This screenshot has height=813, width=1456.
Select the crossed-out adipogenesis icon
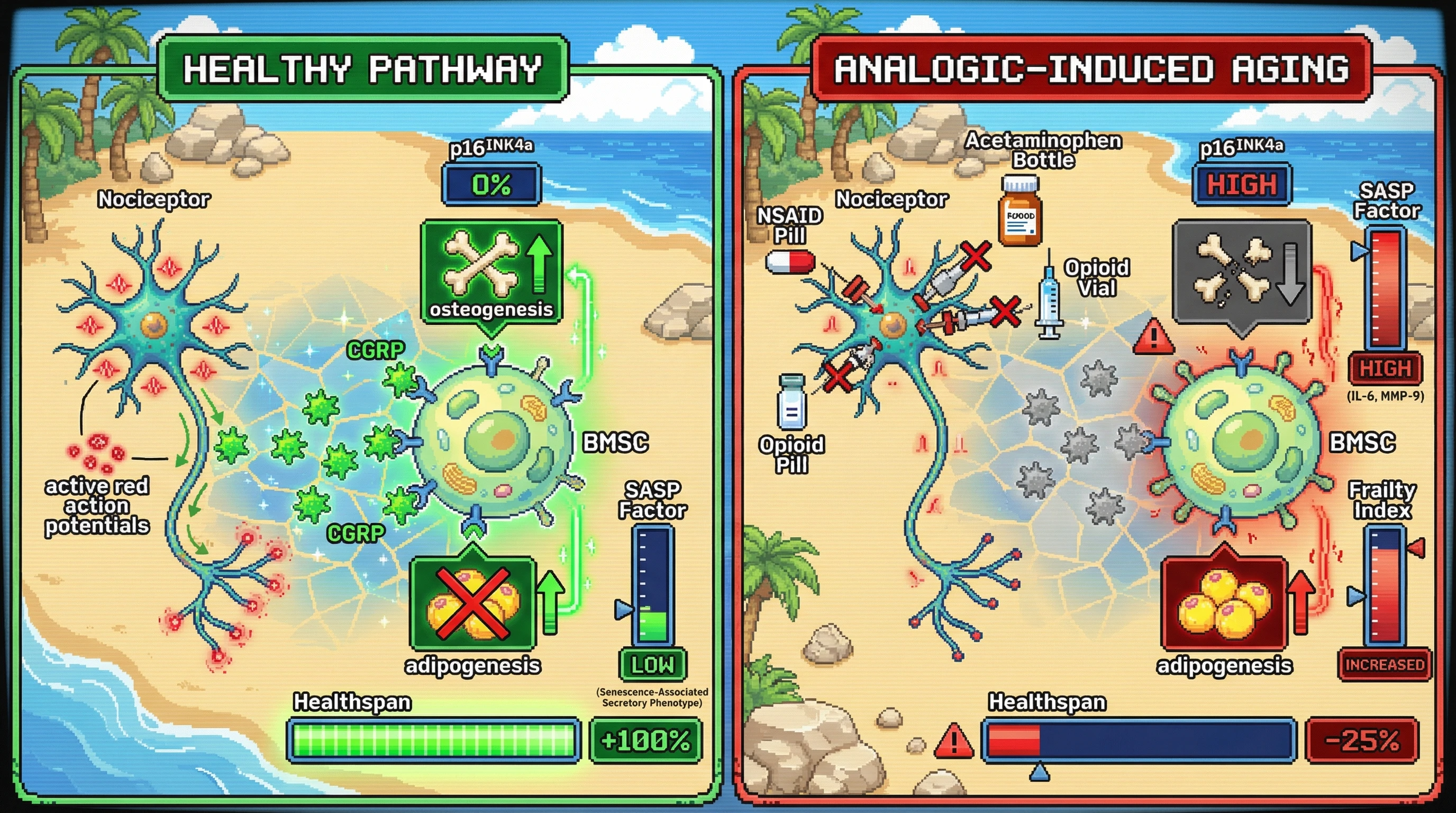coord(472,603)
